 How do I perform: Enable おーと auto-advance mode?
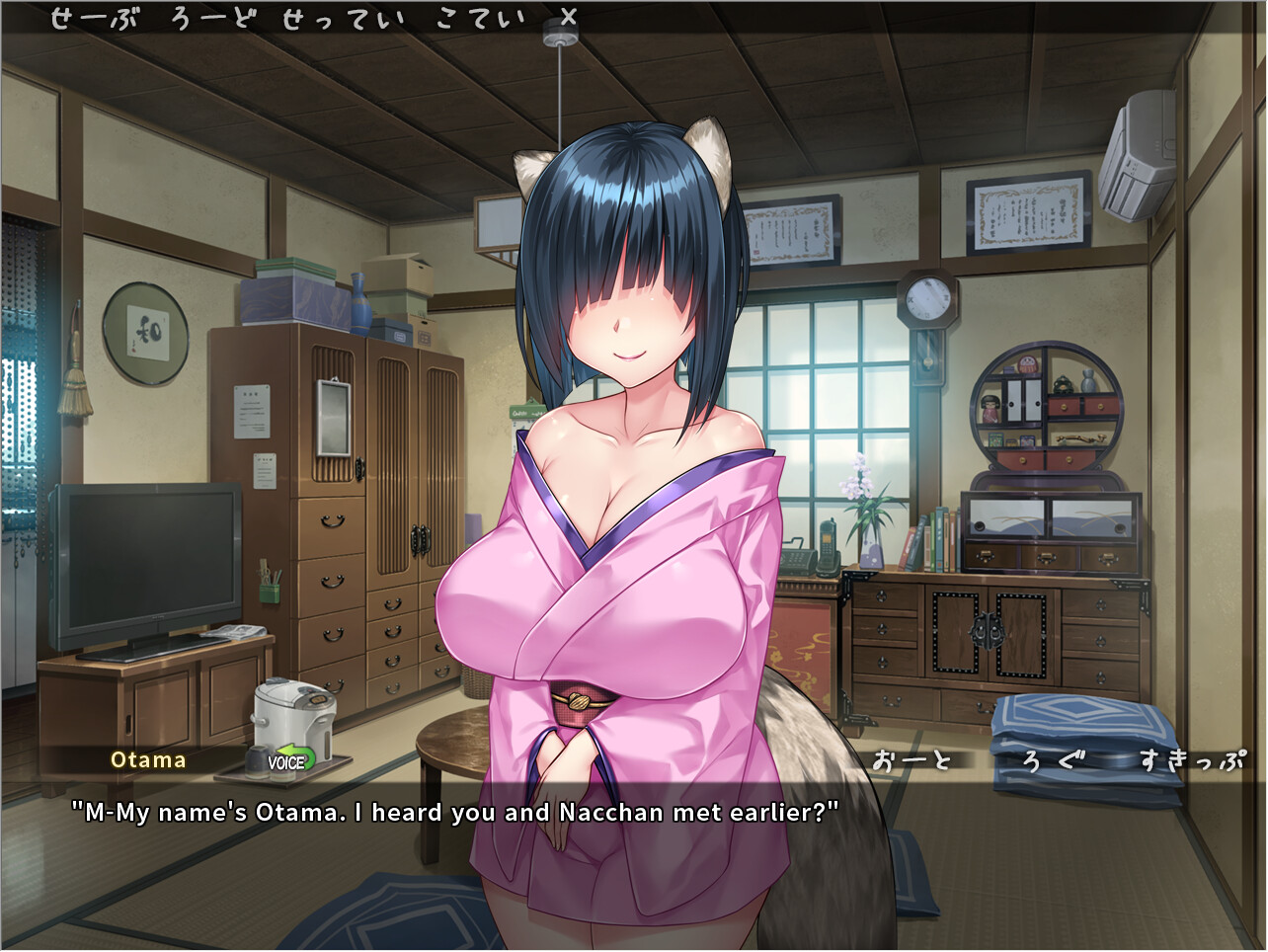pos(913,760)
